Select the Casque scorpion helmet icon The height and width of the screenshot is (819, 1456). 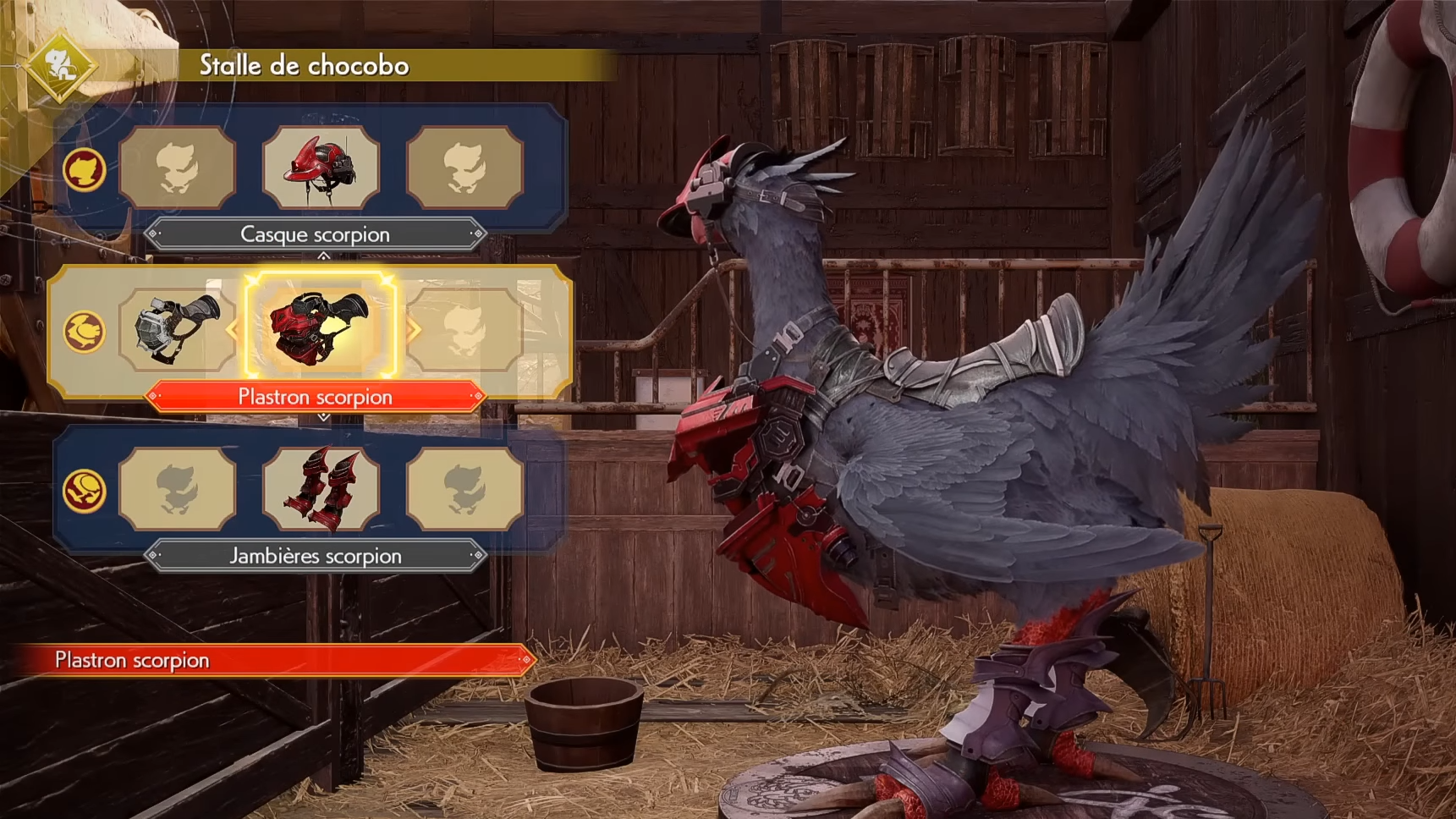point(321,168)
